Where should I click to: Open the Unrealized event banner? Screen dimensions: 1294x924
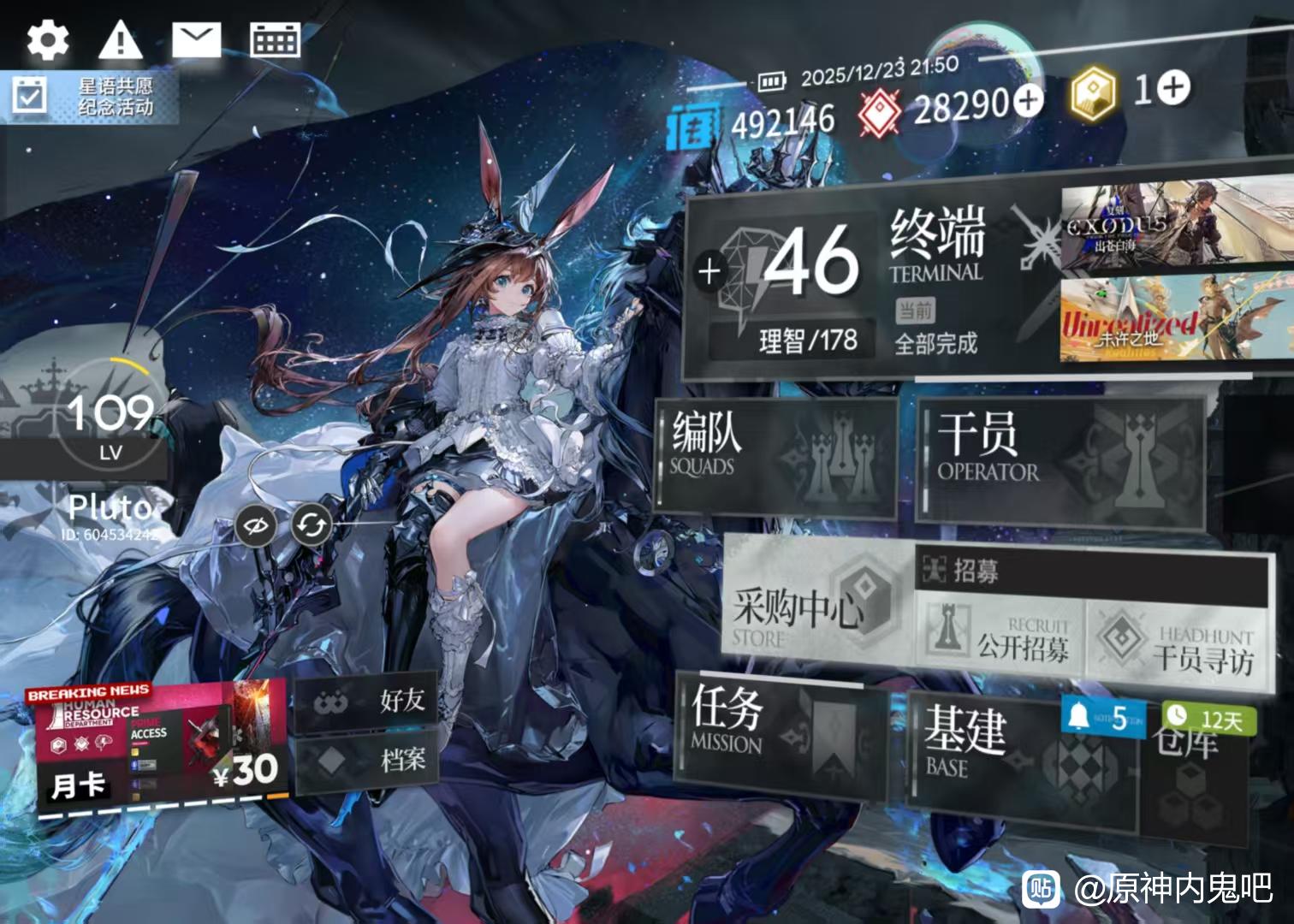click(x=1177, y=318)
